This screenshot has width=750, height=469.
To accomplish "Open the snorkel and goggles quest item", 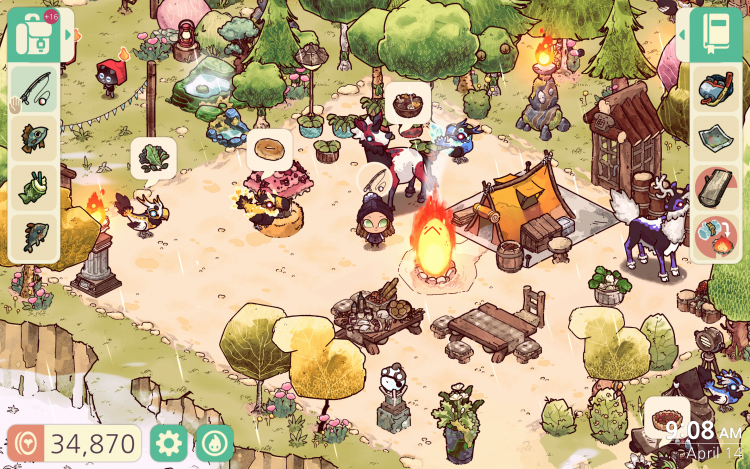I will (717, 88).
